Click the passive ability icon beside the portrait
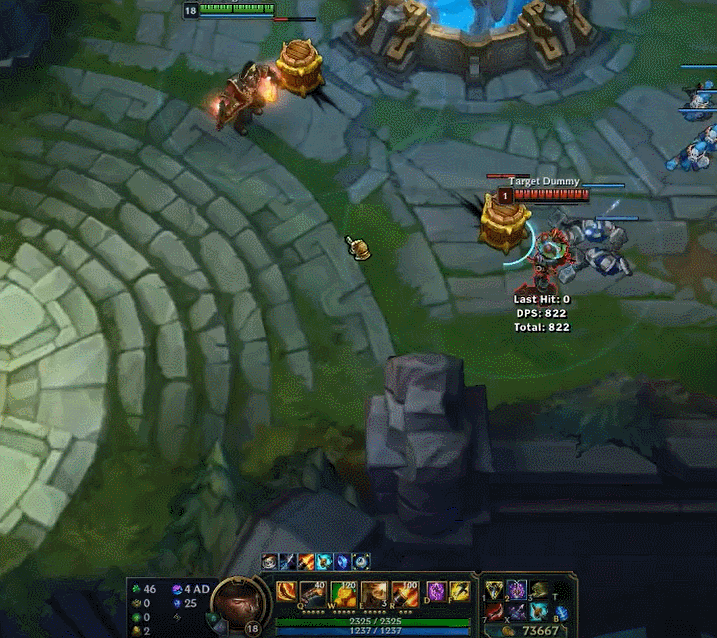Viewport: 717px width, 638px height. [286, 590]
